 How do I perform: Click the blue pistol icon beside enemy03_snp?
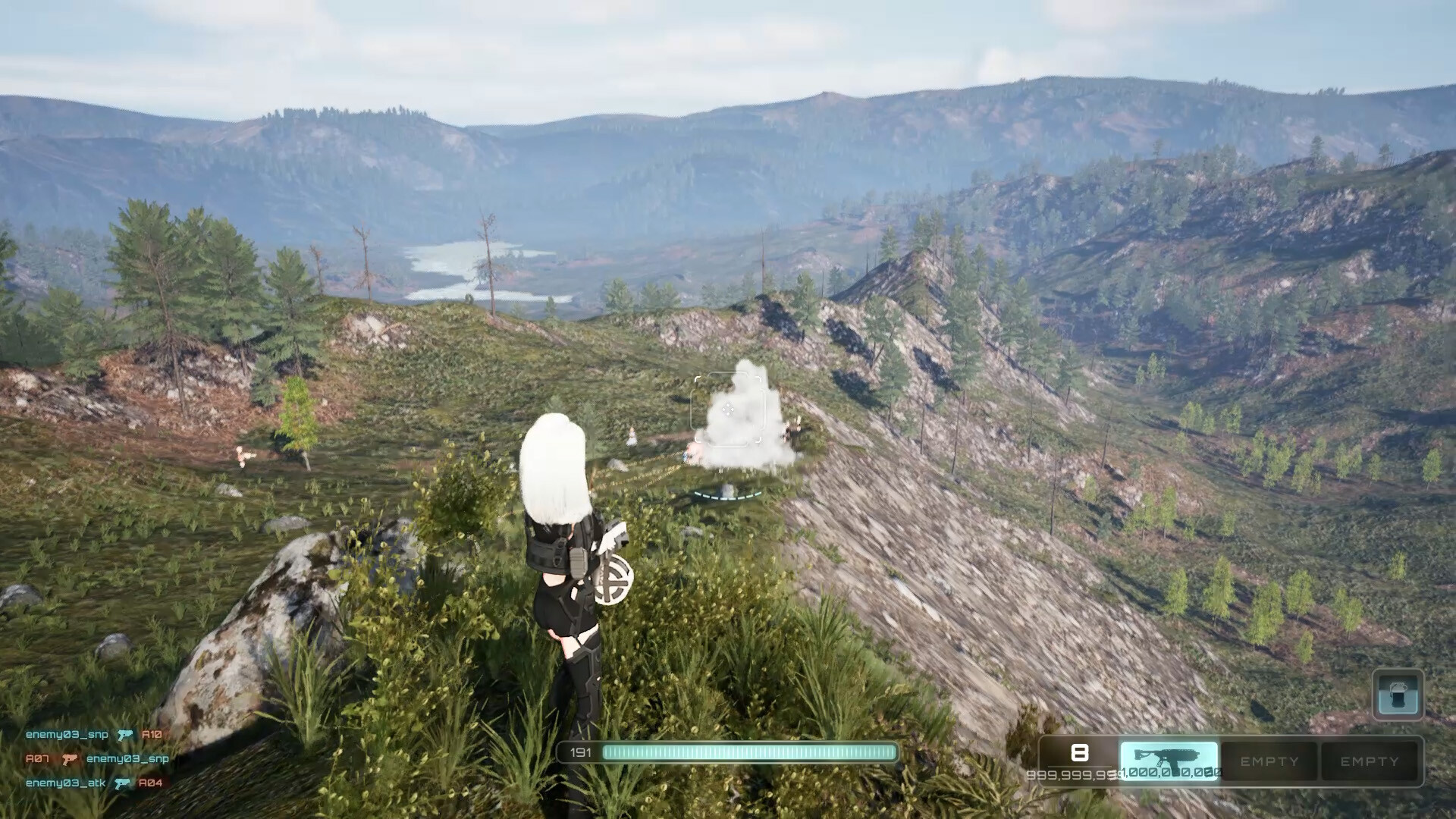[x=124, y=734]
